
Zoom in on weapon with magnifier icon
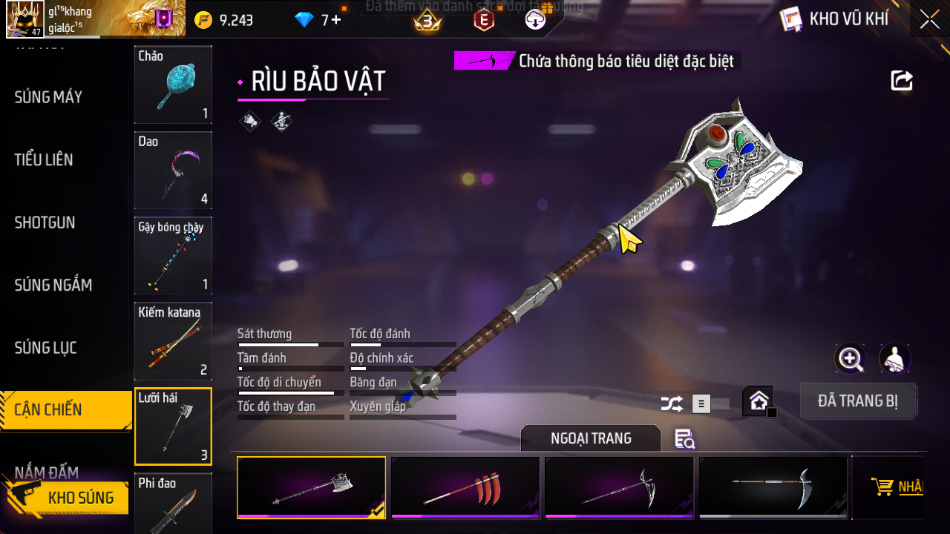click(x=850, y=358)
